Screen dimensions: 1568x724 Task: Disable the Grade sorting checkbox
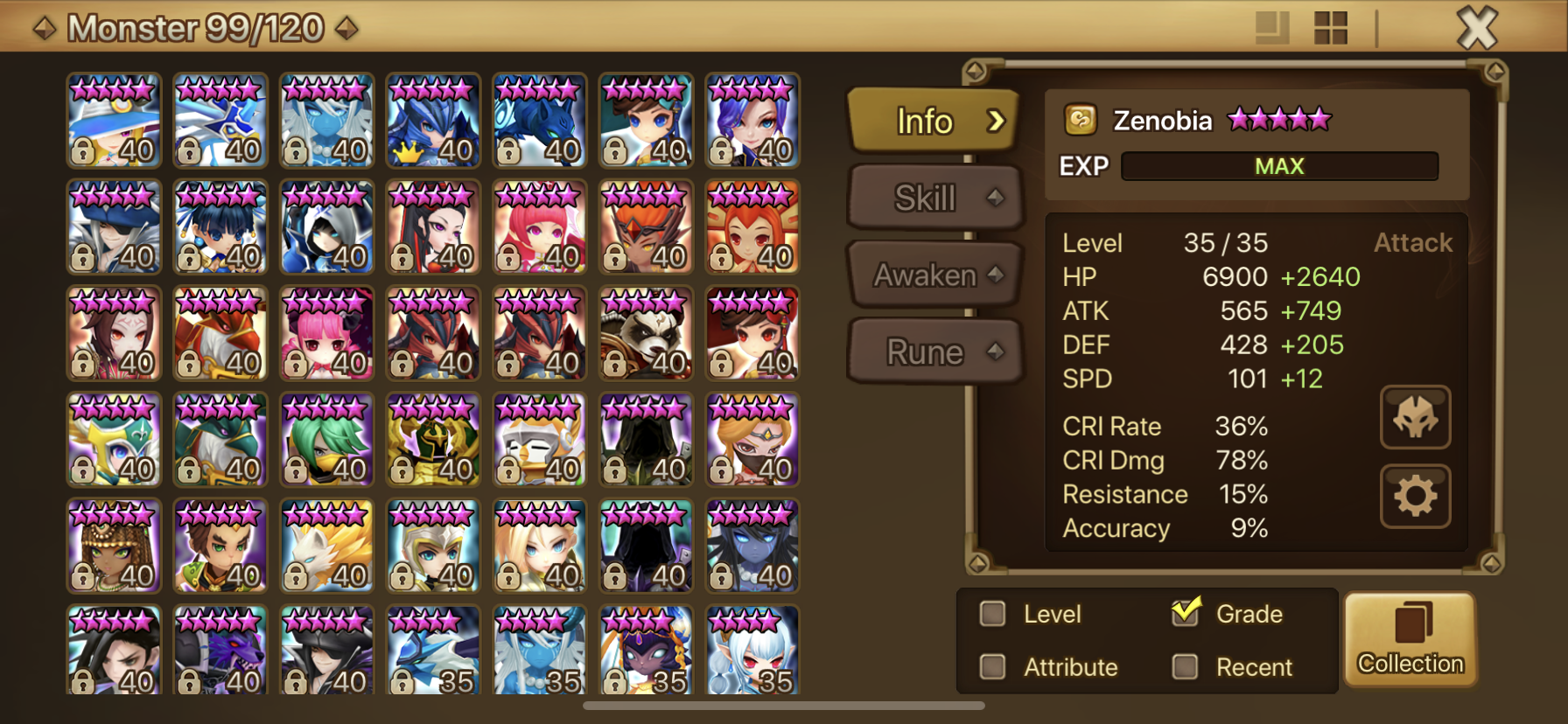coord(1186,613)
